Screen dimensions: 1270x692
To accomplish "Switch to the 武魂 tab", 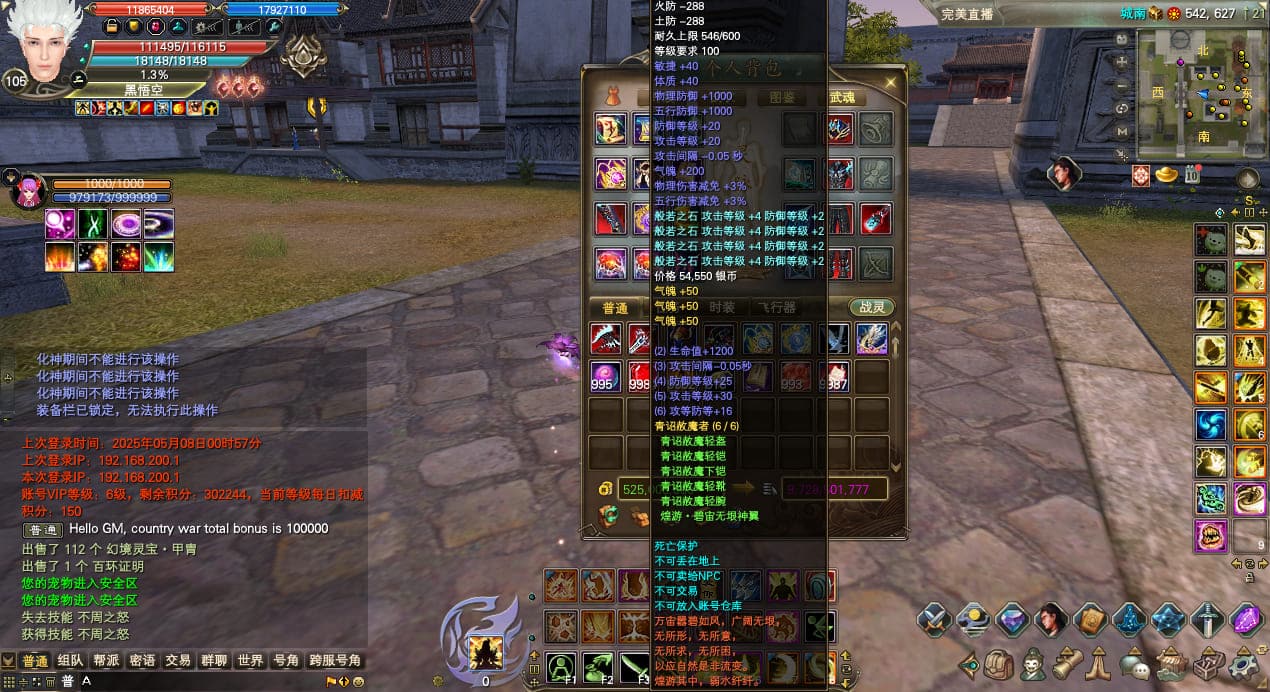I will 842,98.
